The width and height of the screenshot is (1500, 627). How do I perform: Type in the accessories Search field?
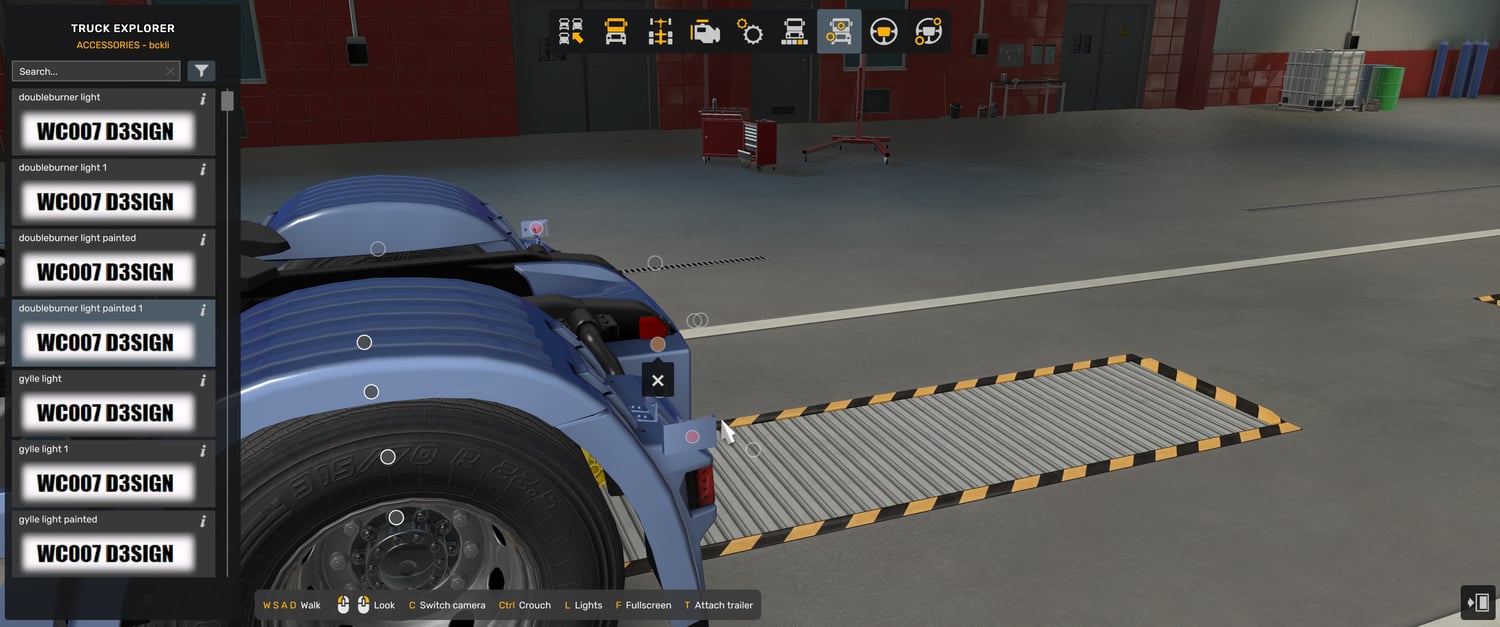click(x=88, y=71)
